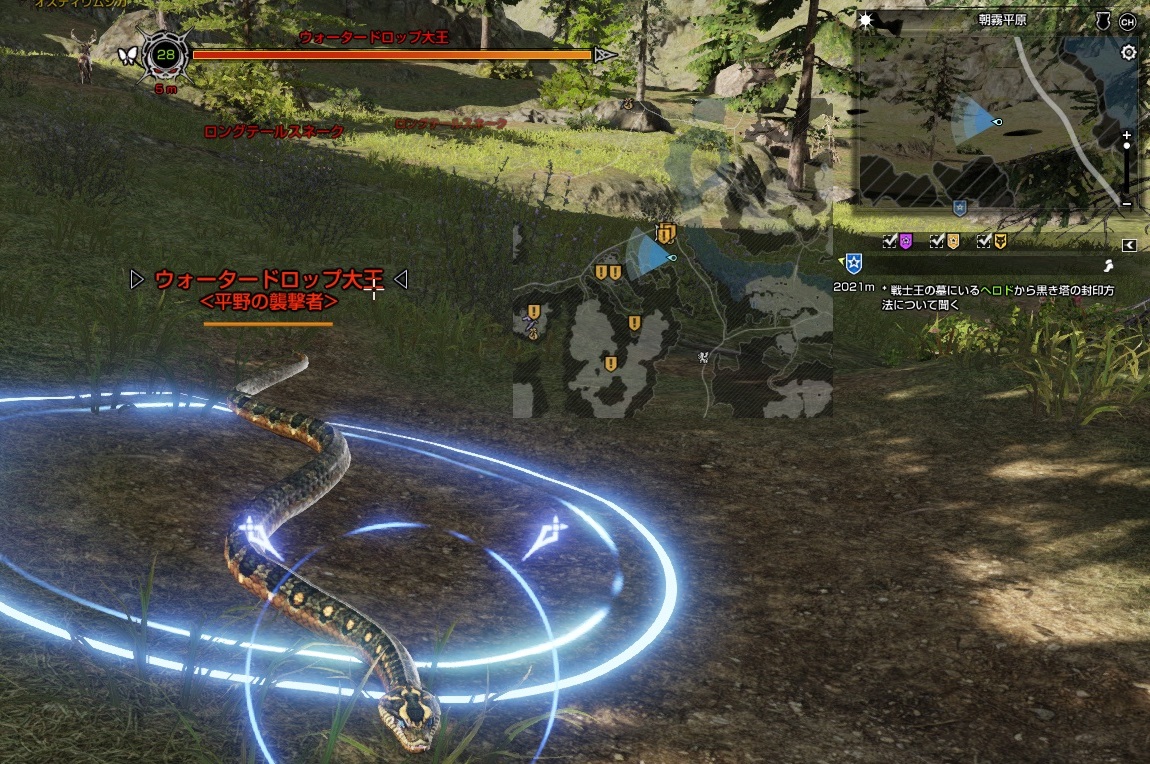Toggle the orange star quest filter checkbox
Image resolution: width=1150 pixels, height=764 pixels.
pos(937,241)
